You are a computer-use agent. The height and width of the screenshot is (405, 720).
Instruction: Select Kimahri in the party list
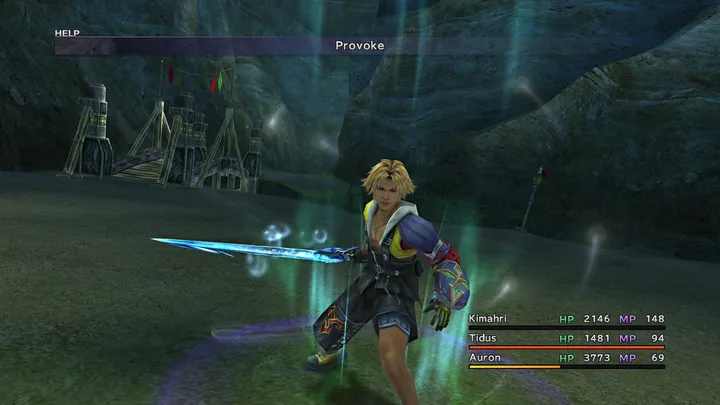[488, 319]
